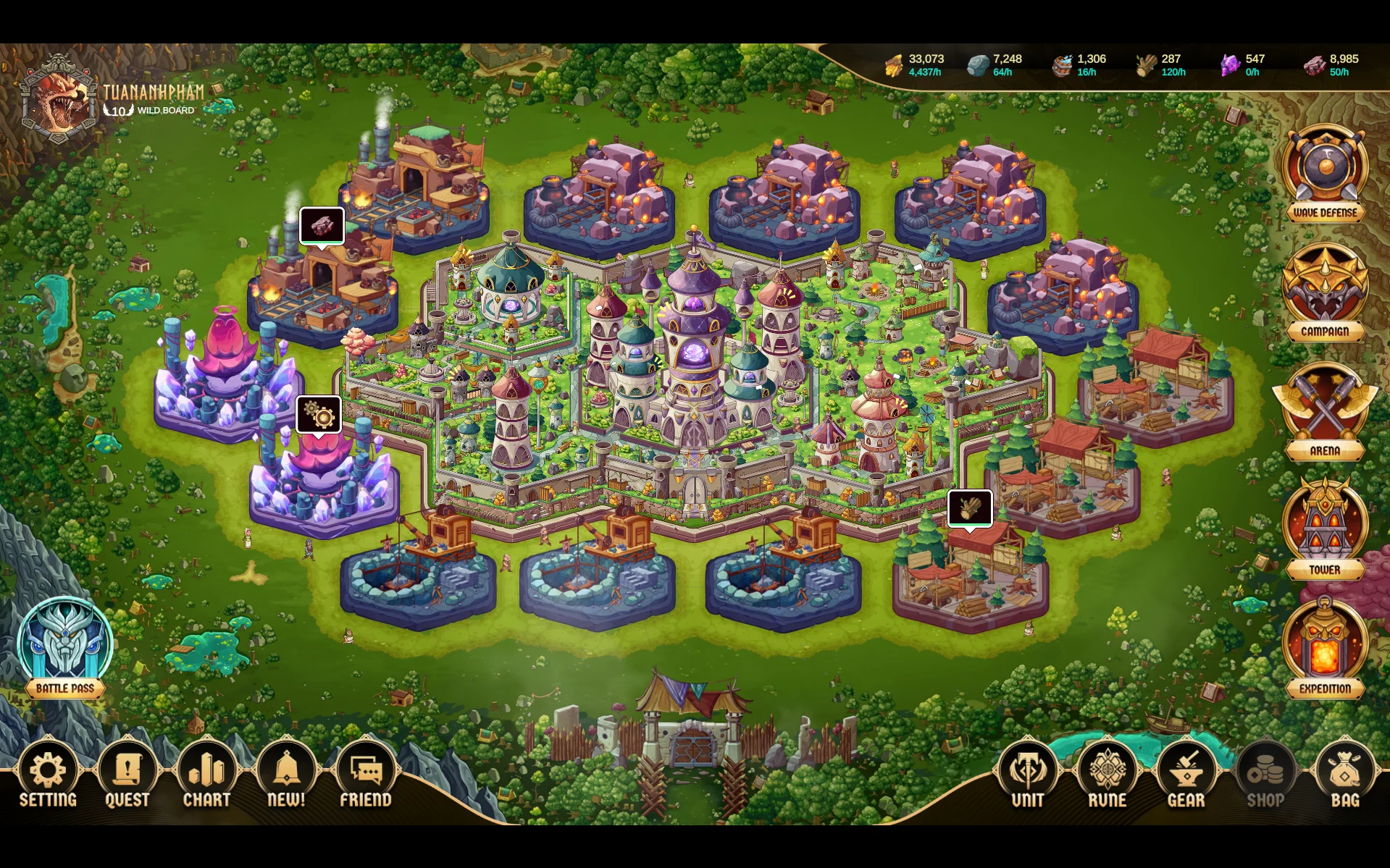Viewport: 1390px width, 868px height.
Task: Enter Wave Defense mode
Action: point(1325,172)
